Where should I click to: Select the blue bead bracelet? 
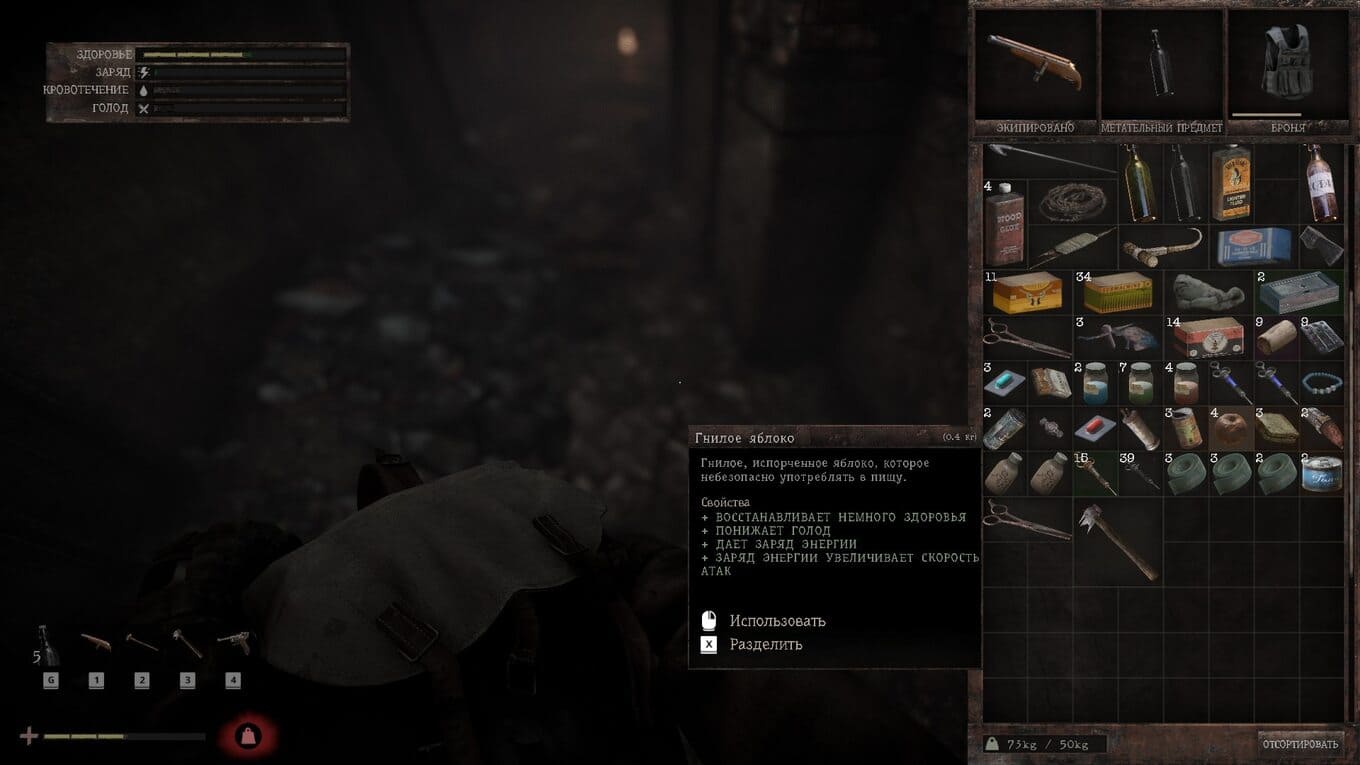pos(1322,383)
